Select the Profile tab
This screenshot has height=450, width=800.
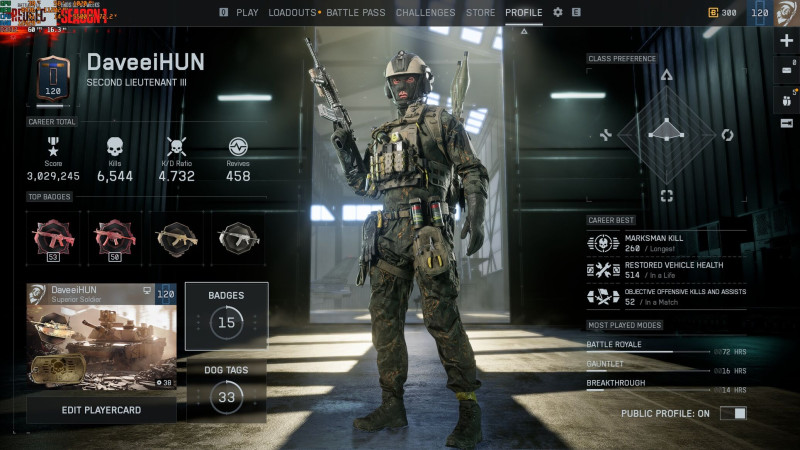click(x=524, y=13)
